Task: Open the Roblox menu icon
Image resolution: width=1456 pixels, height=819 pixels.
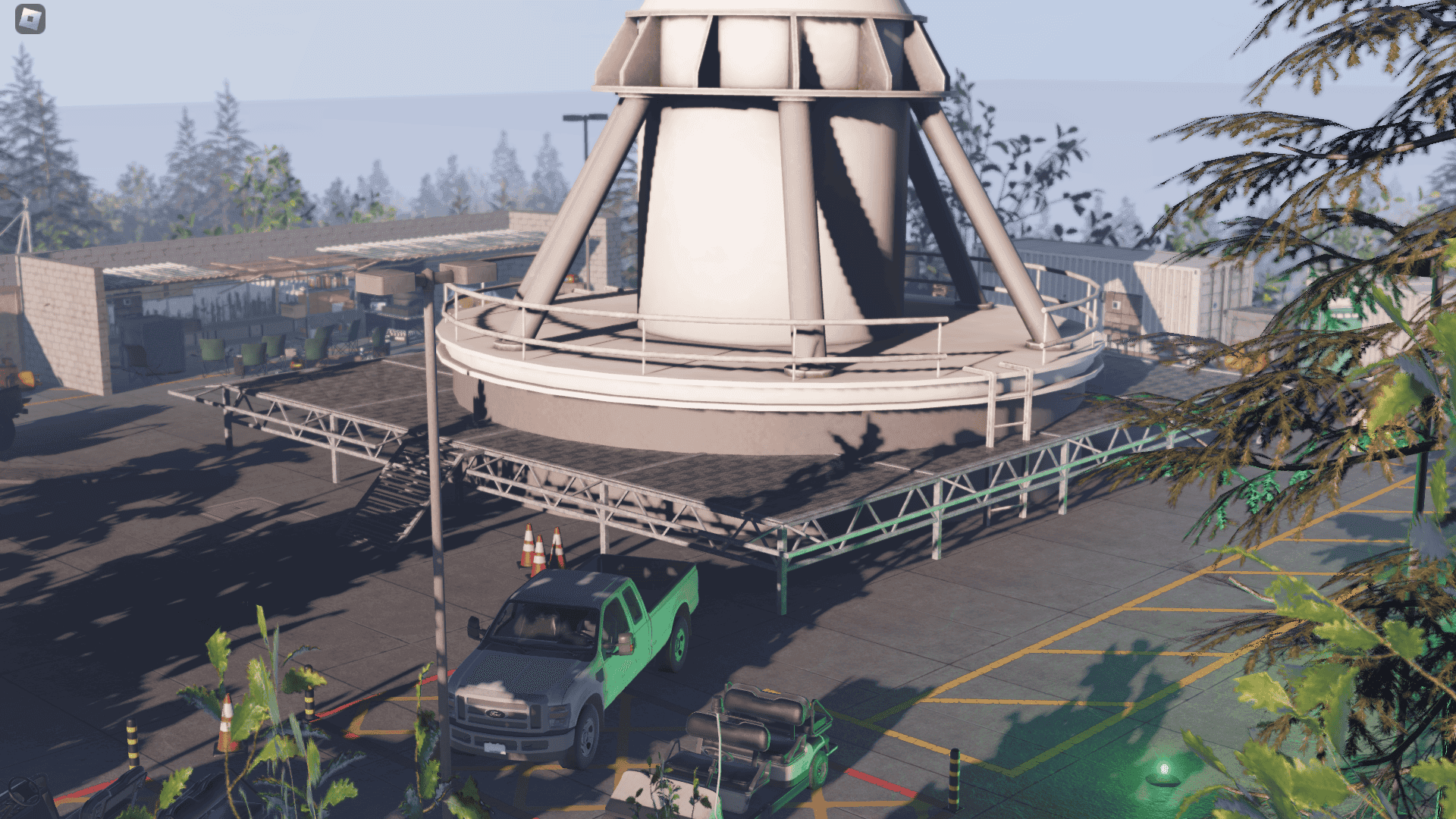Action: [30, 20]
